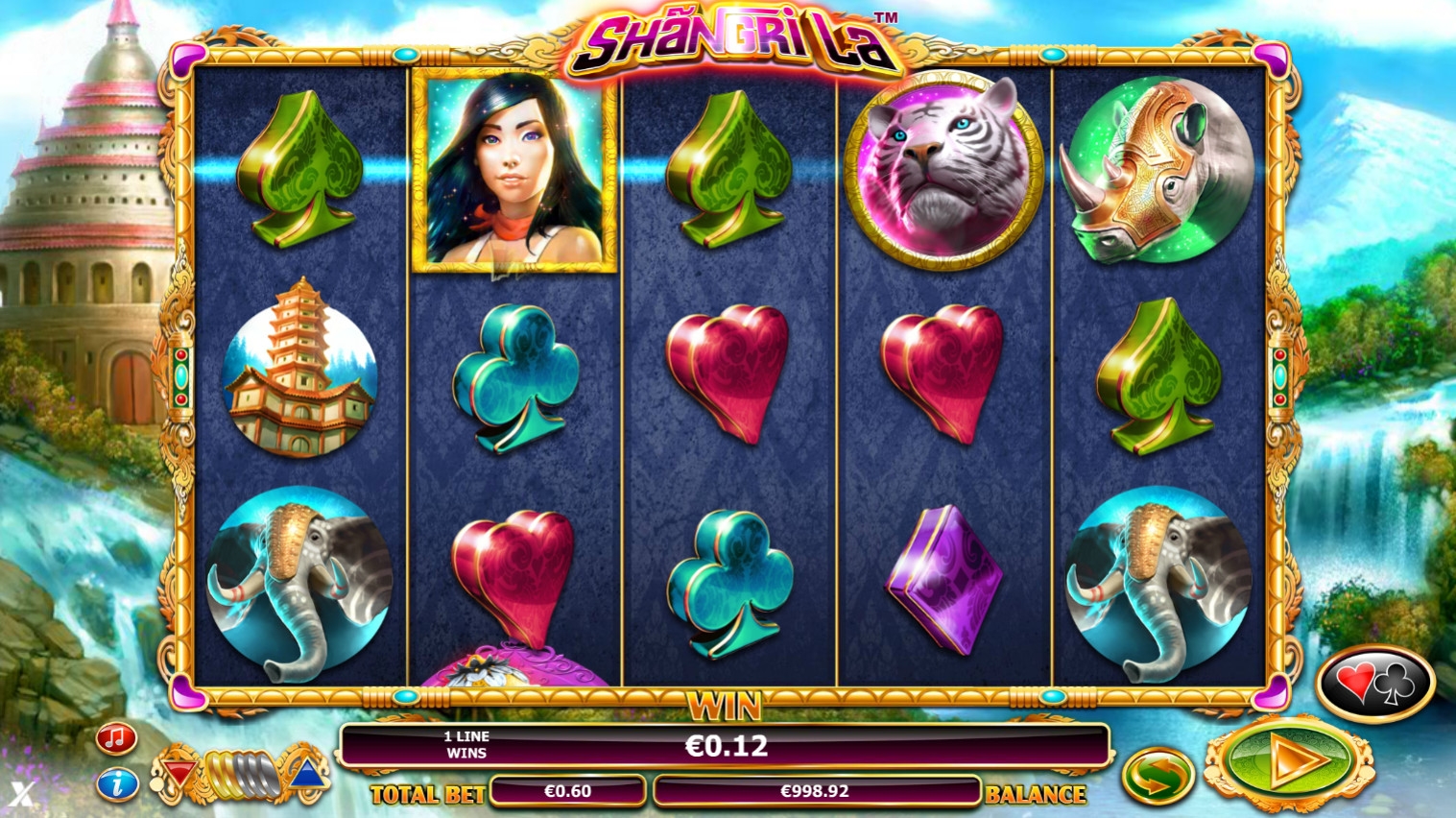Open the heart and club gamble feature
The image size is (1456, 818).
click(1375, 684)
